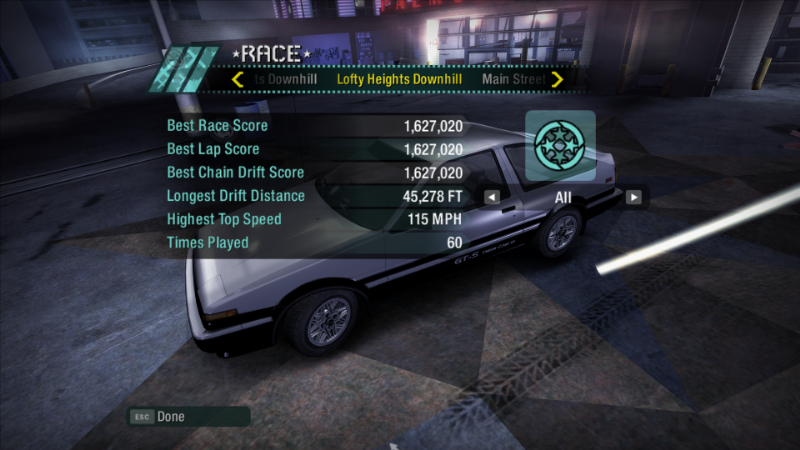Change the All filter with its left arrow
This screenshot has width=800, height=450.
[x=492, y=197]
